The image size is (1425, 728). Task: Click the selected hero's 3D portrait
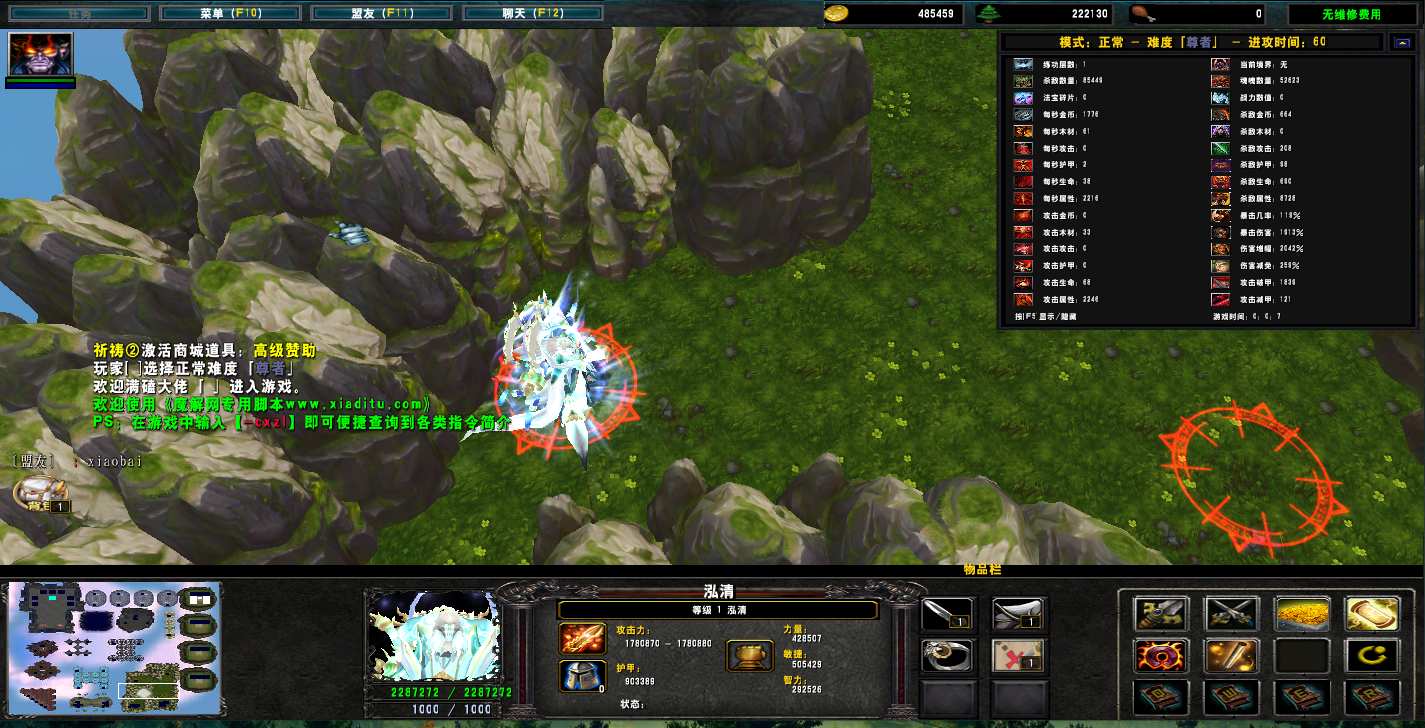coord(433,636)
